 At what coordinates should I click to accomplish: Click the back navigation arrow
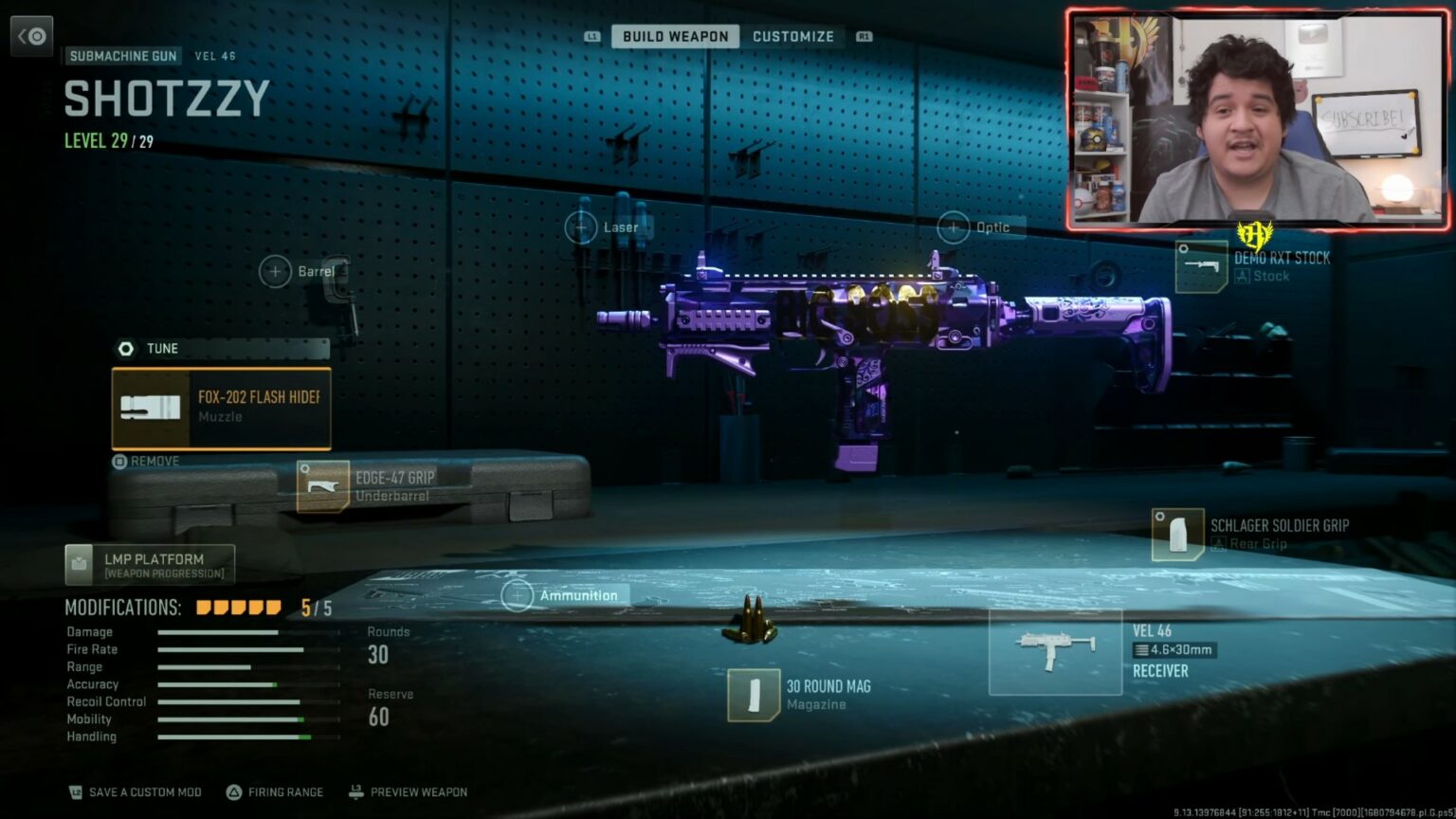[x=31, y=35]
